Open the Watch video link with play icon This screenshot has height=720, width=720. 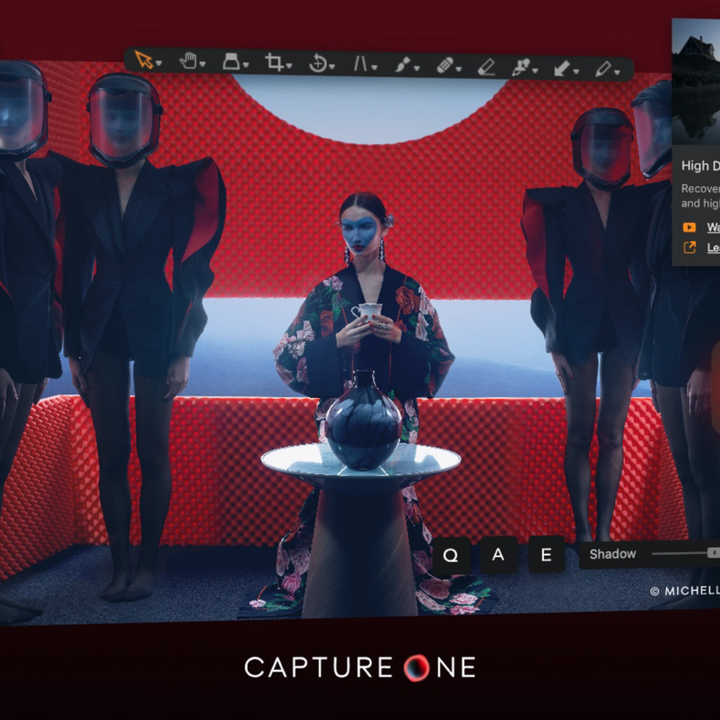712,227
